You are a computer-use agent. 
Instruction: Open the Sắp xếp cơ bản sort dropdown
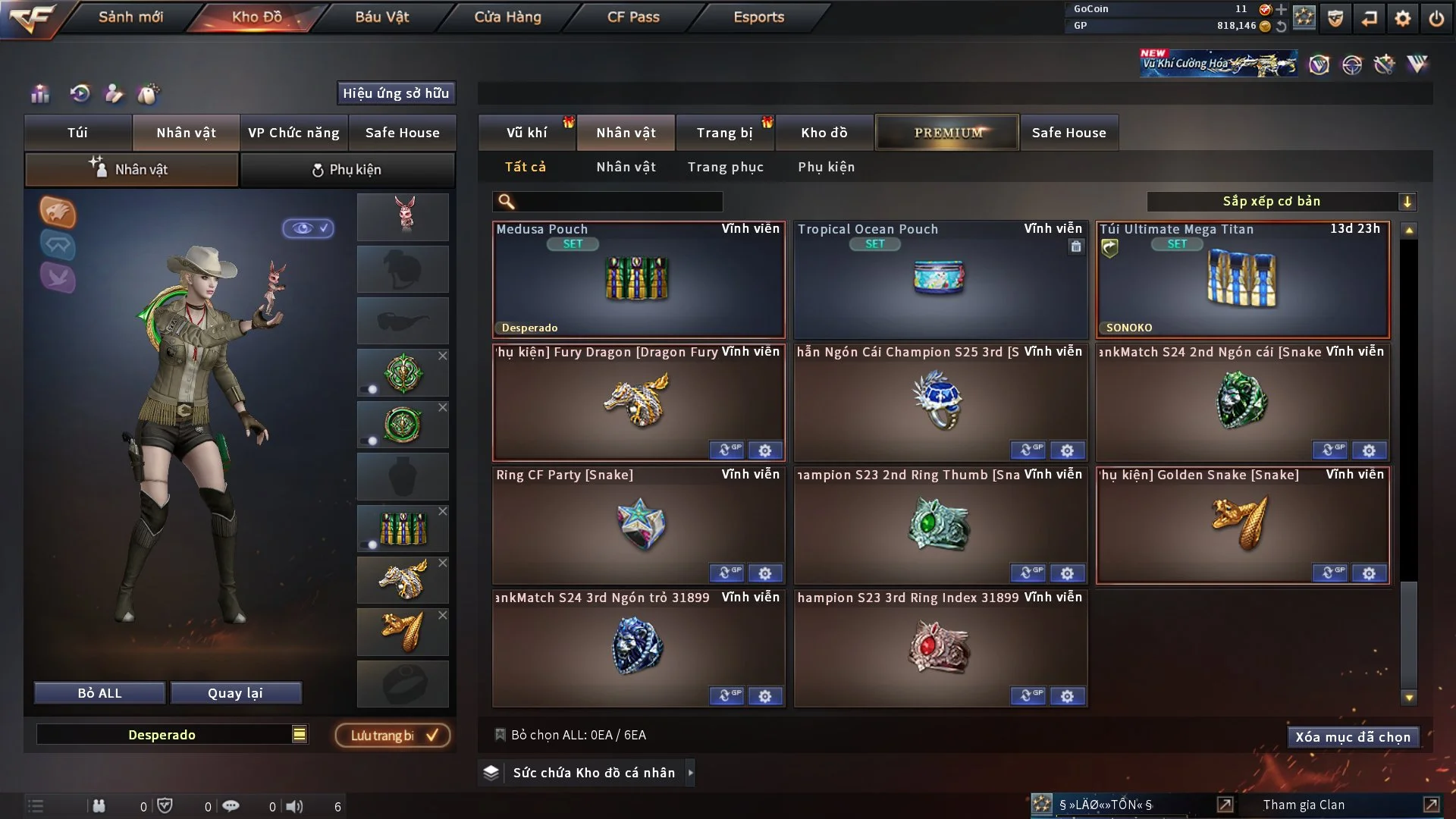pyautogui.click(x=1281, y=202)
